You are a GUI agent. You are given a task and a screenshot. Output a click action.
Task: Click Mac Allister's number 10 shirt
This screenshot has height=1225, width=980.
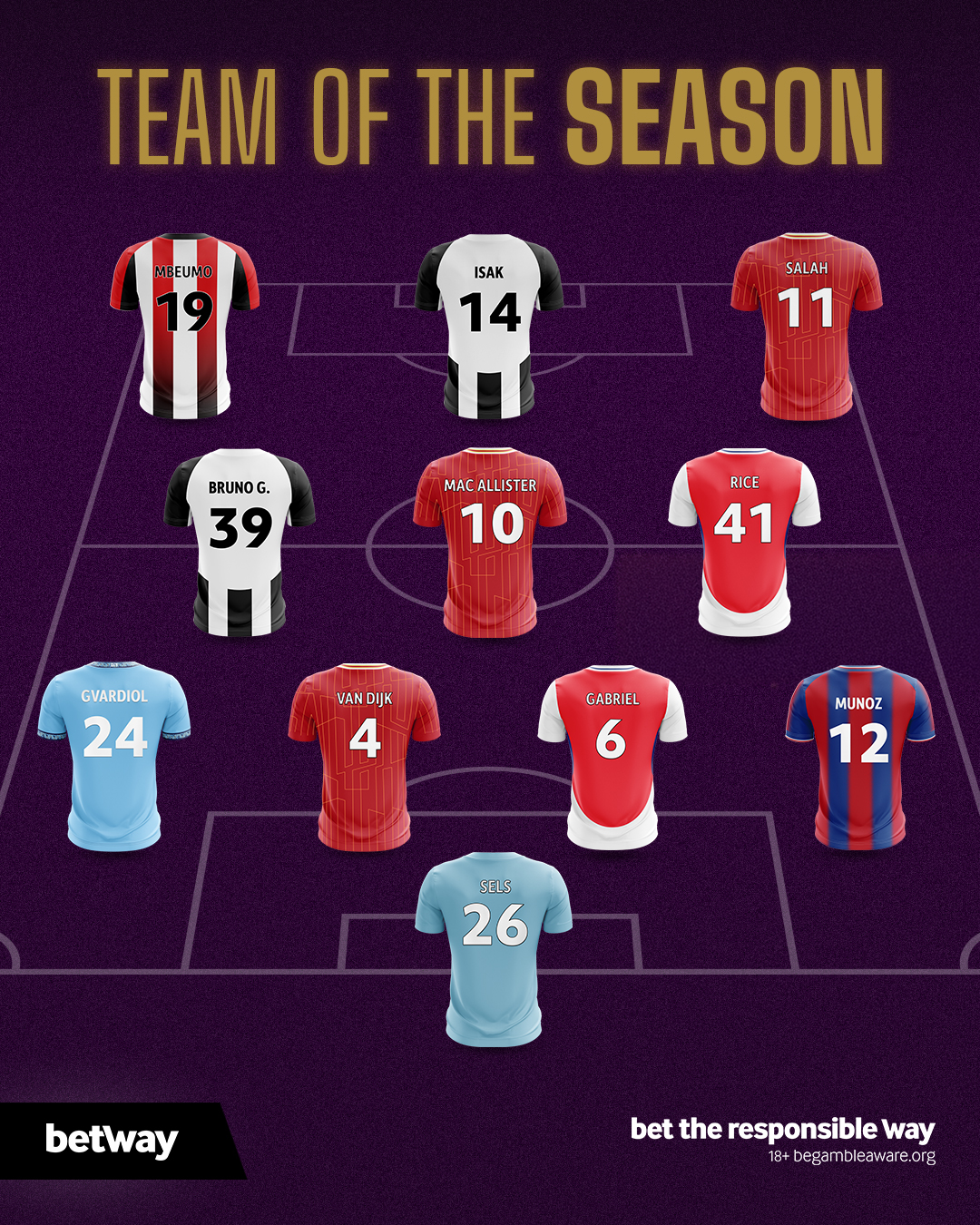490,542
